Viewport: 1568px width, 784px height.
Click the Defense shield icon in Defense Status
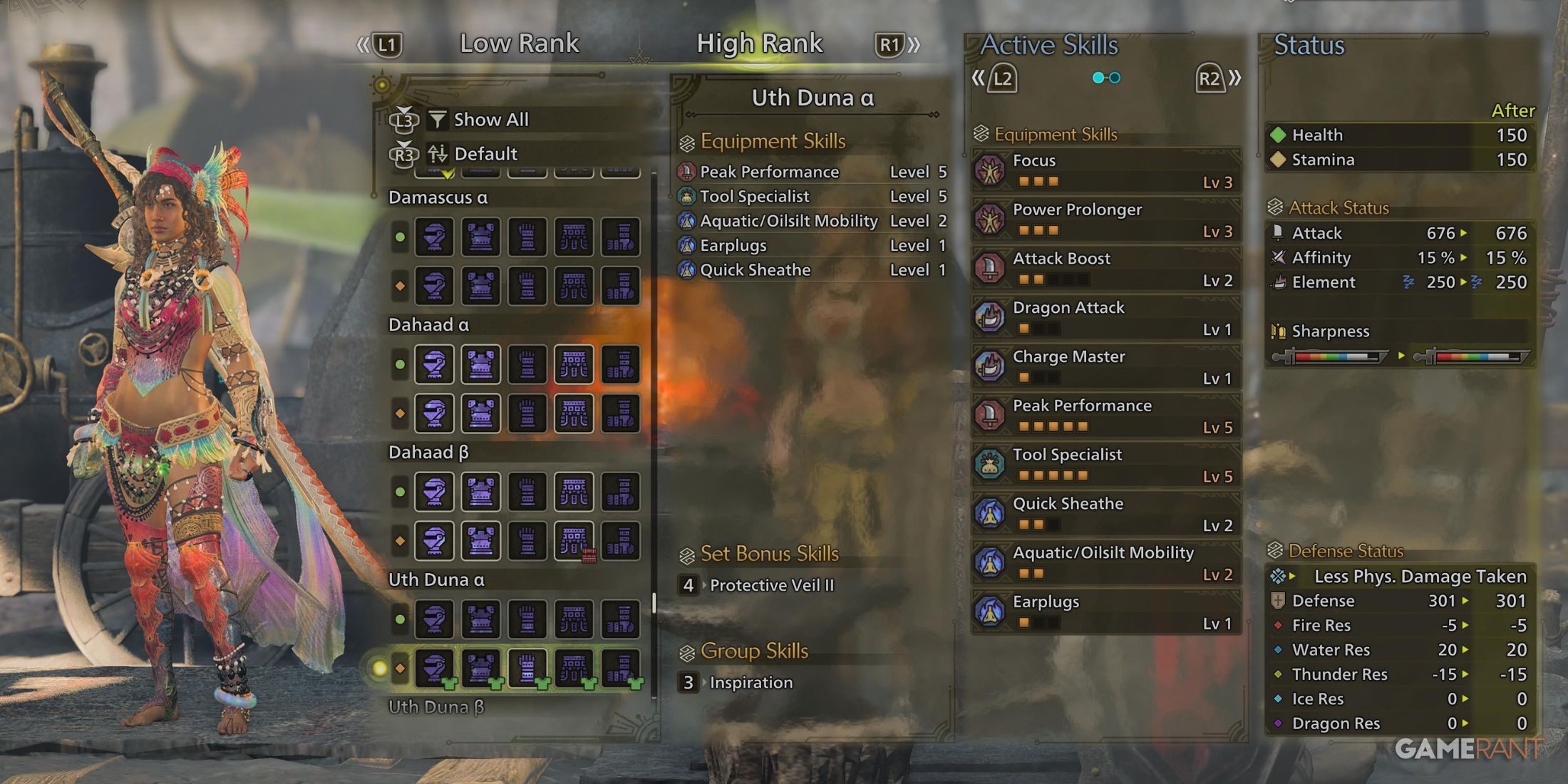pyautogui.click(x=1279, y=601)
